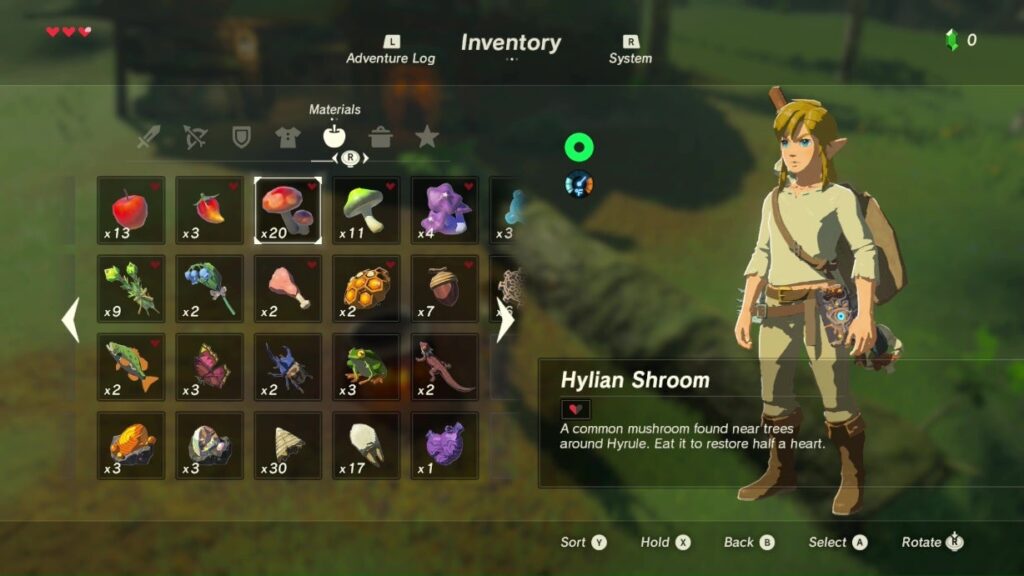Select the red apple slot

pyautogui.click(x=131, y=210)
